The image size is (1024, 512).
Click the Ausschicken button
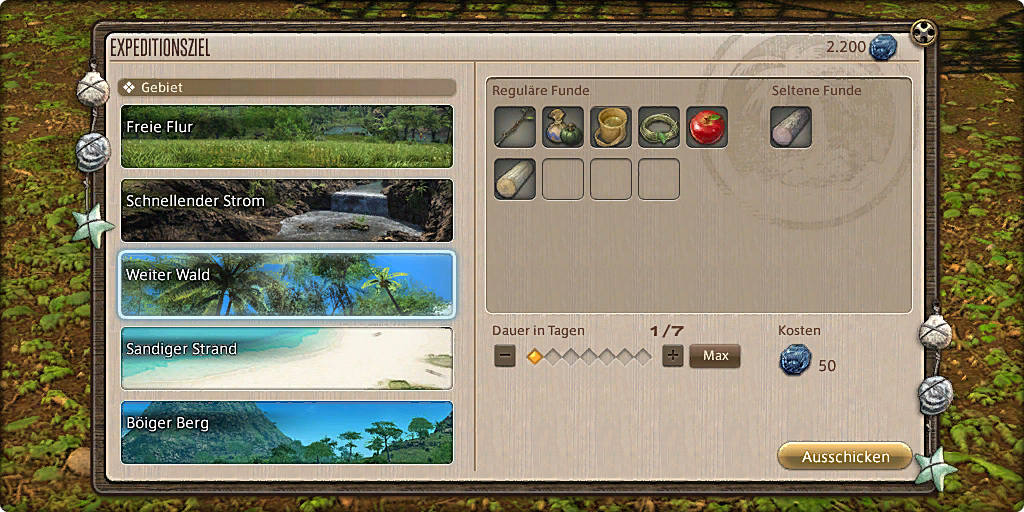[x=845, y=456]
